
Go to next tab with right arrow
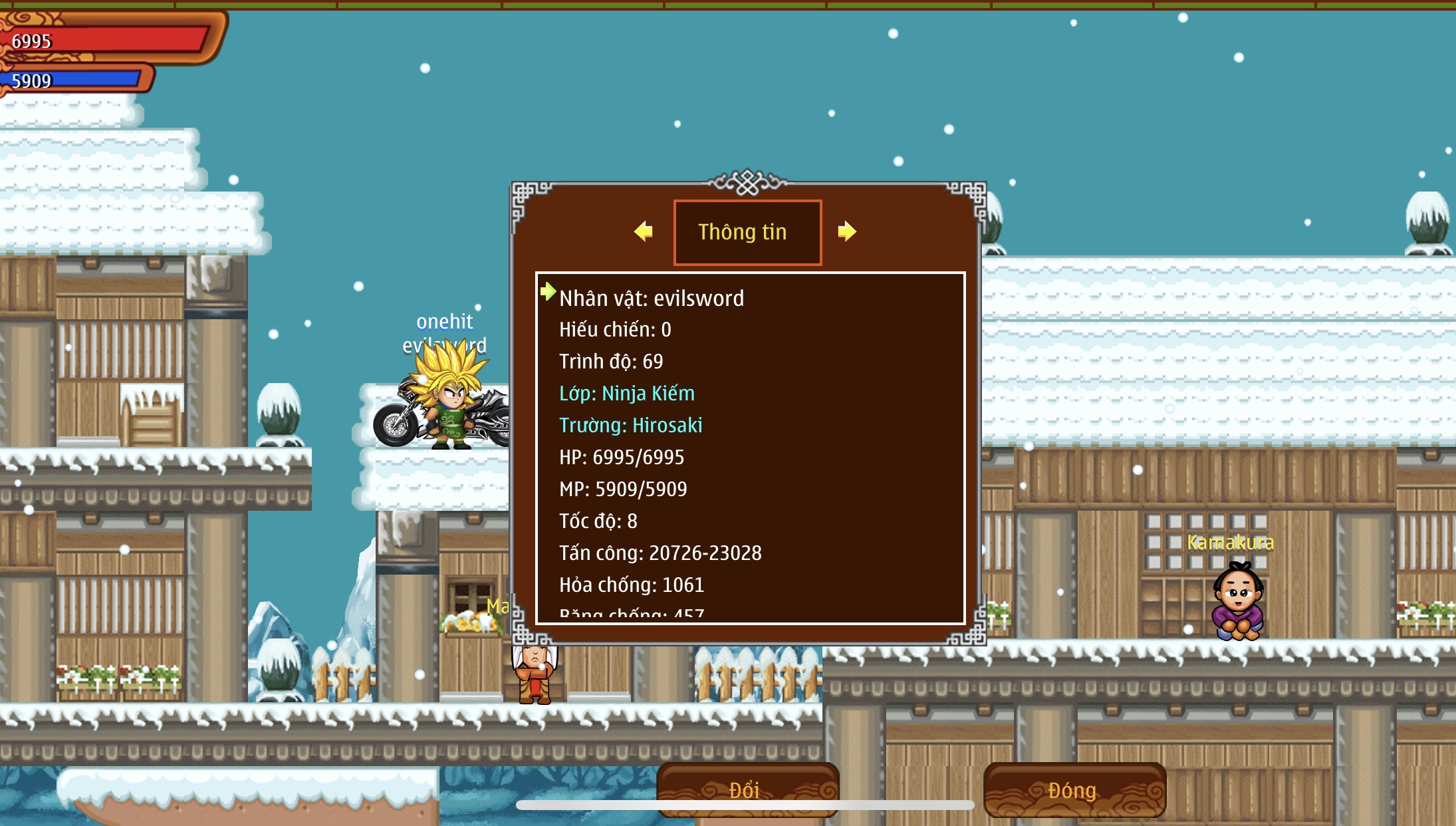pos(846,231)
